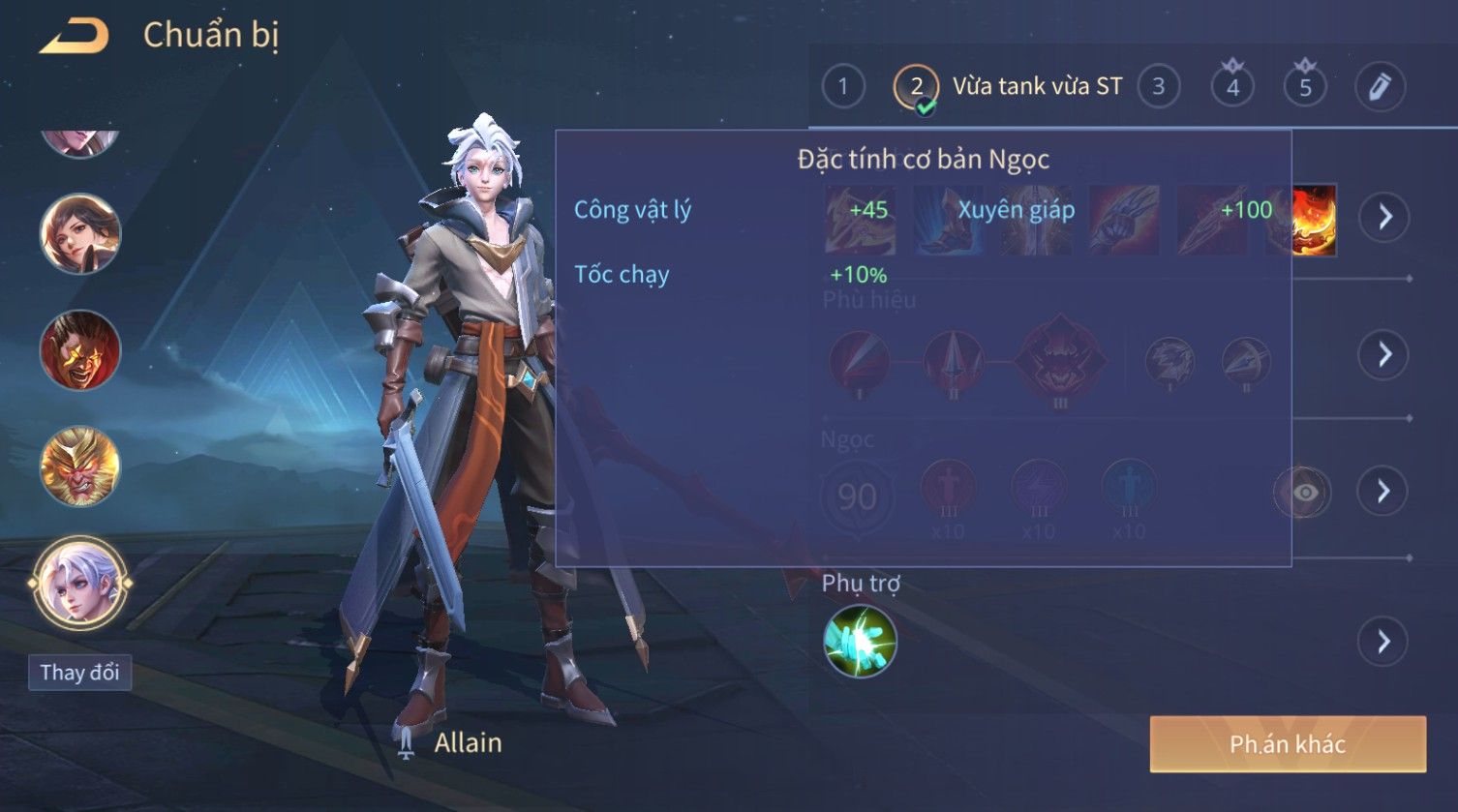1458x812 pixels.
Task: Toggle the Ngọc stats eye icon
Action: point(1303,493)
